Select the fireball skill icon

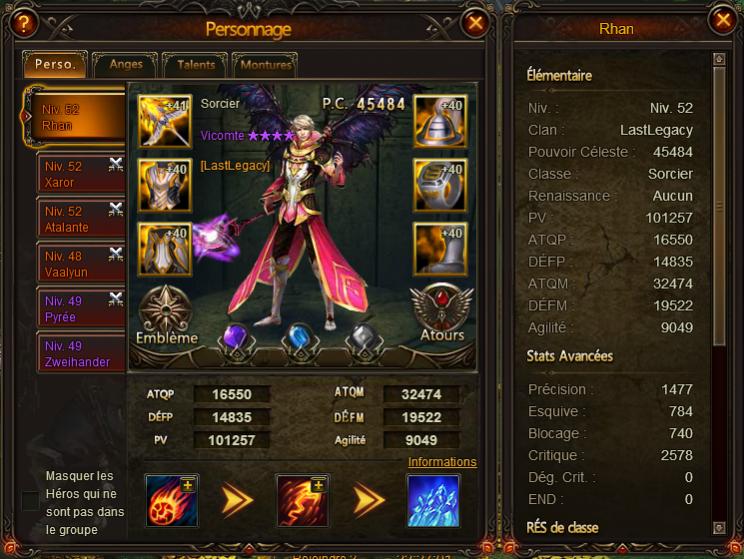point(172,500)
